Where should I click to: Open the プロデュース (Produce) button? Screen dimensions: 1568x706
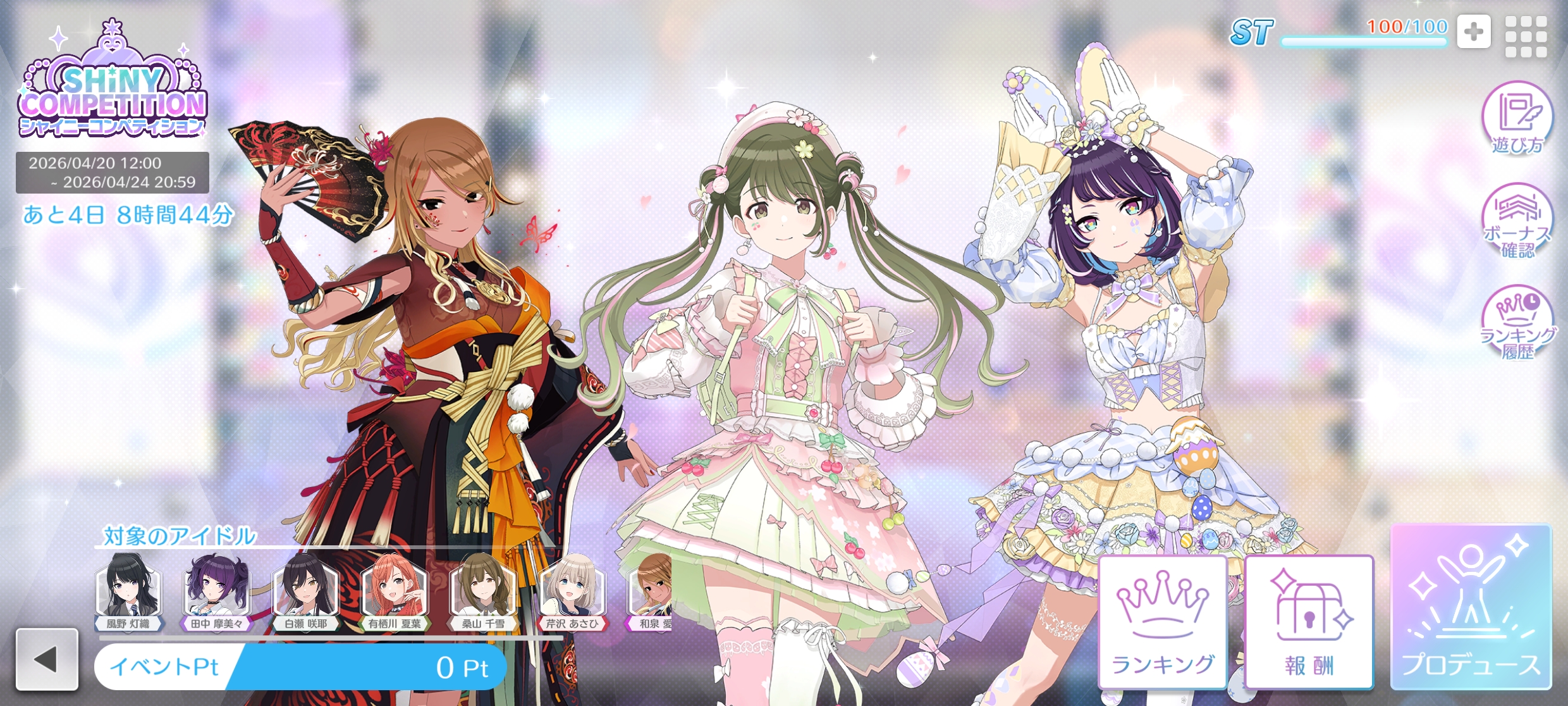point(1471,607)
